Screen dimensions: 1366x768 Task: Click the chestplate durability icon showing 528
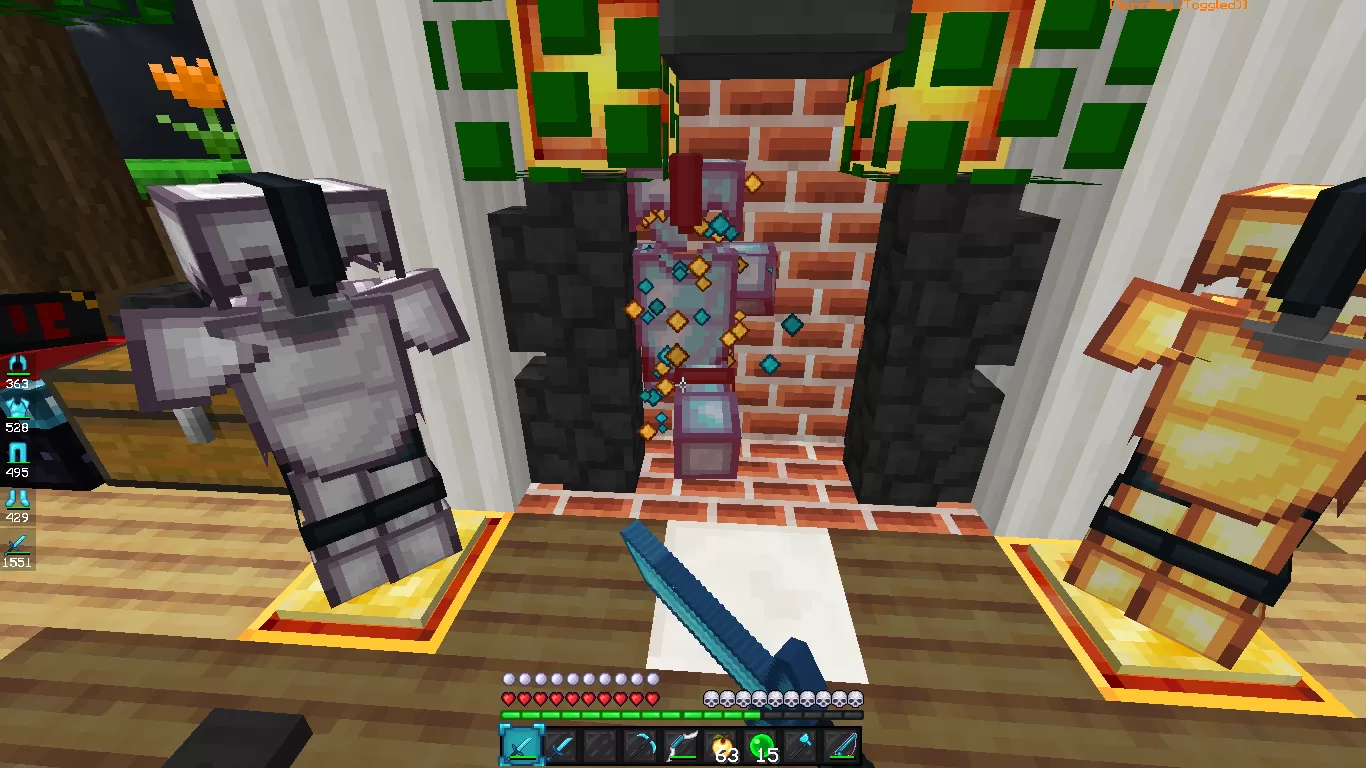[x=17, y=406]
